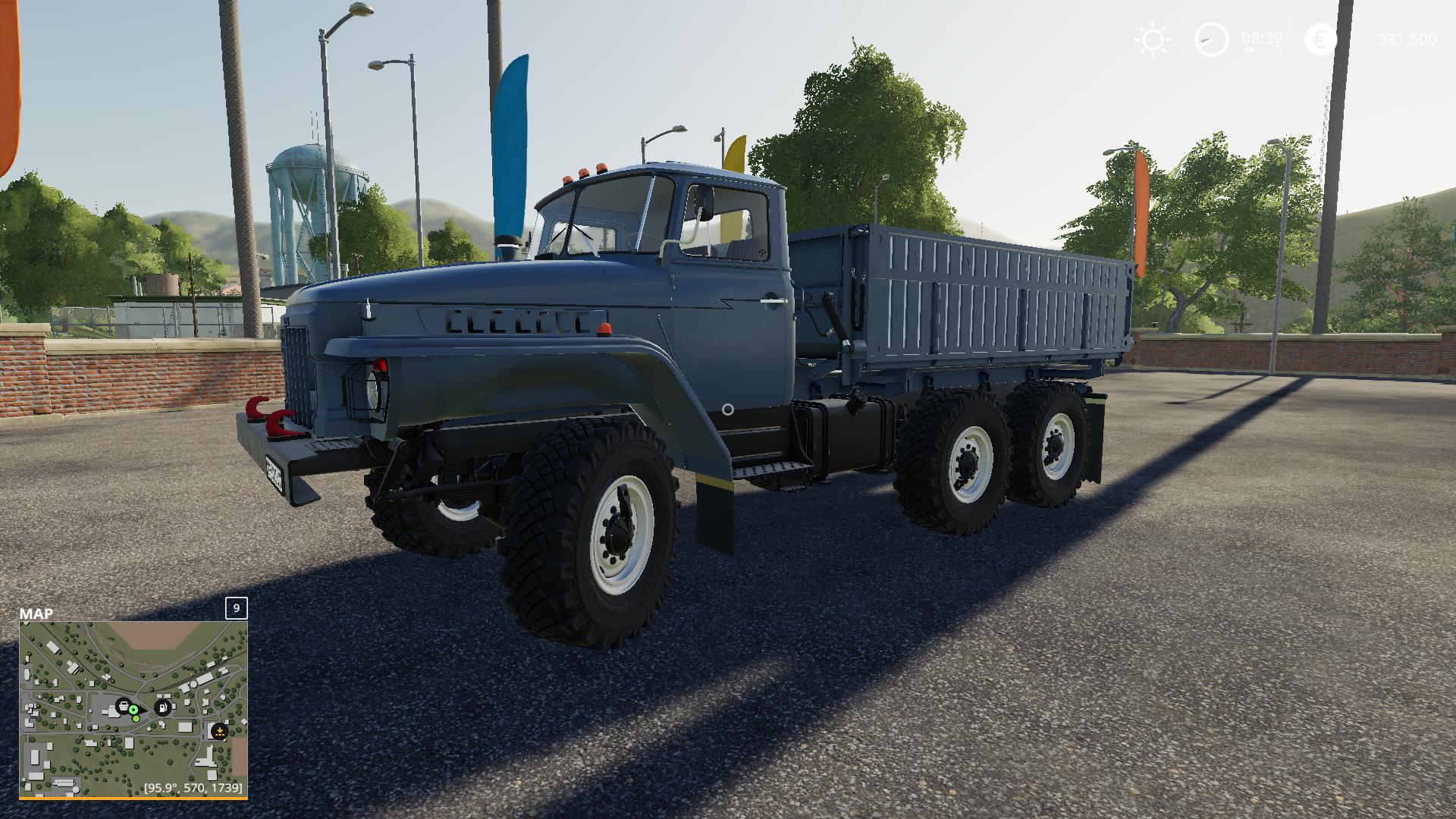Select the green player arrow on the minimap
This screenshot has width=1456, height=819.
(133, 710)
